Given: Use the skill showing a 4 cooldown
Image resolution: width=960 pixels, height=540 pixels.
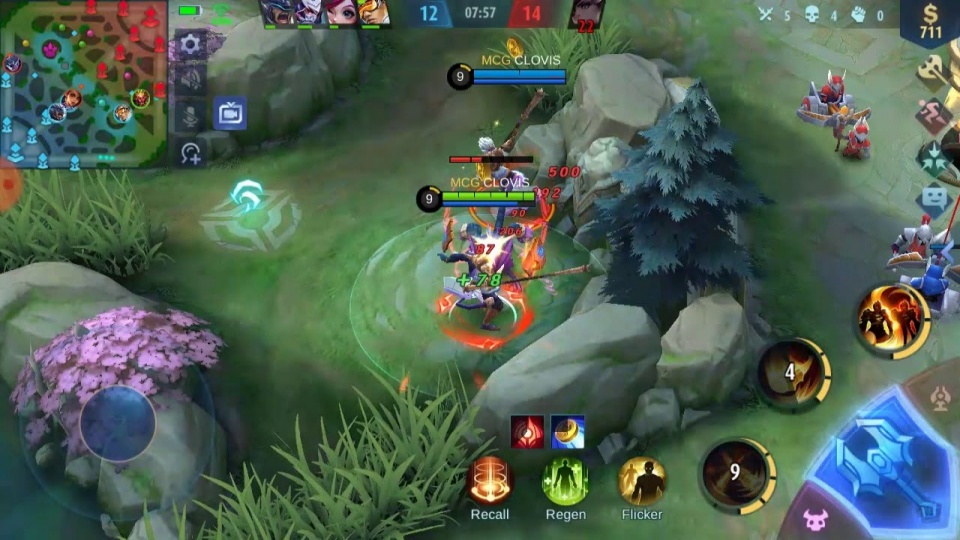Looking at the screenshot, I should pyautogui.click(x=791, y=374).
